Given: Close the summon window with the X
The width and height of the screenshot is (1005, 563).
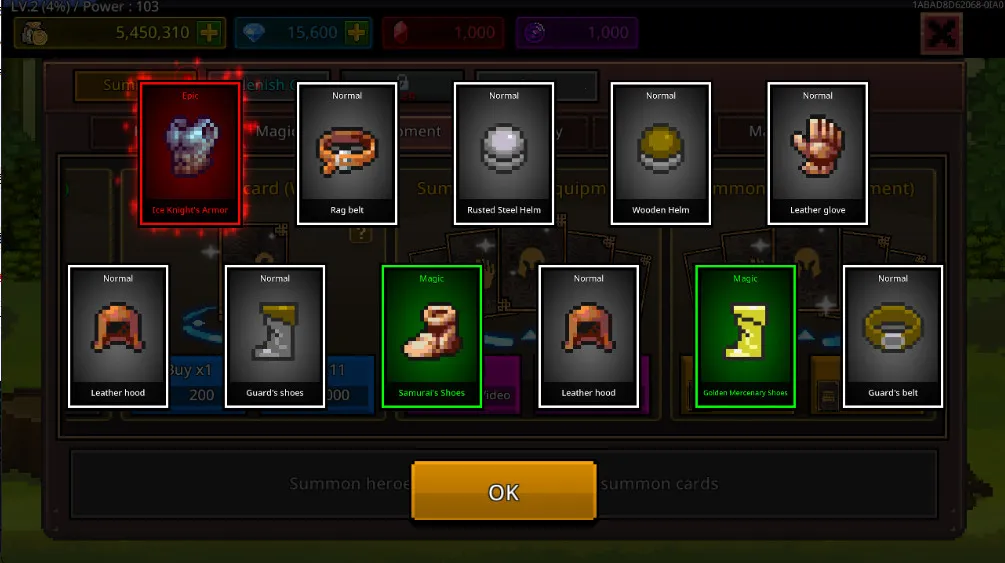Looking at the screenshot, I should pos(940,34).
